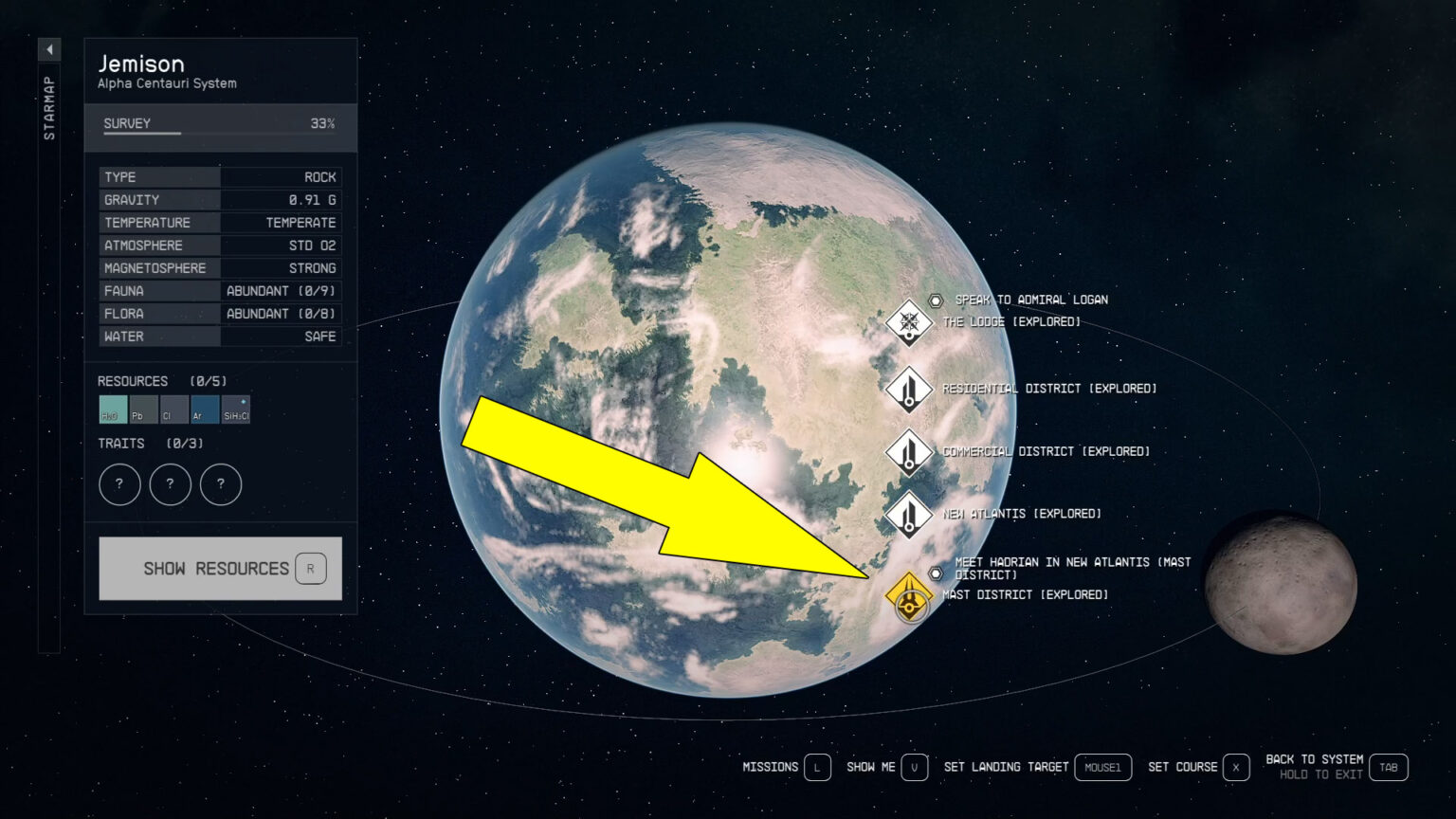Click the Speak to Admiral Logan mission hexagon
This screenshot has width=1456, height=819.
pos(934,300)
